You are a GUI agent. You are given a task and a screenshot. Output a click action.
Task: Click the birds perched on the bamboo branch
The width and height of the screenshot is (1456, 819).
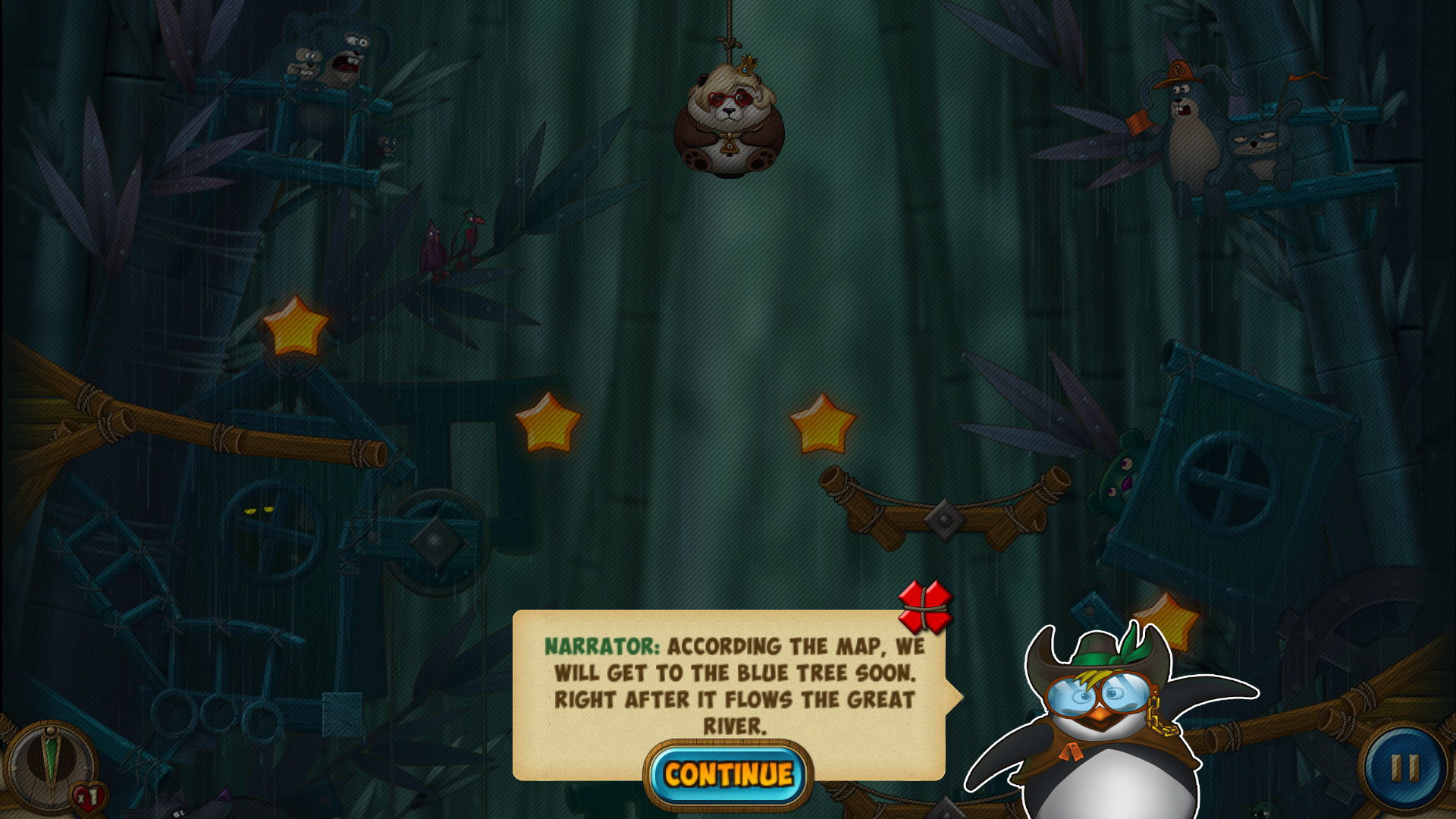click(447, 243)
